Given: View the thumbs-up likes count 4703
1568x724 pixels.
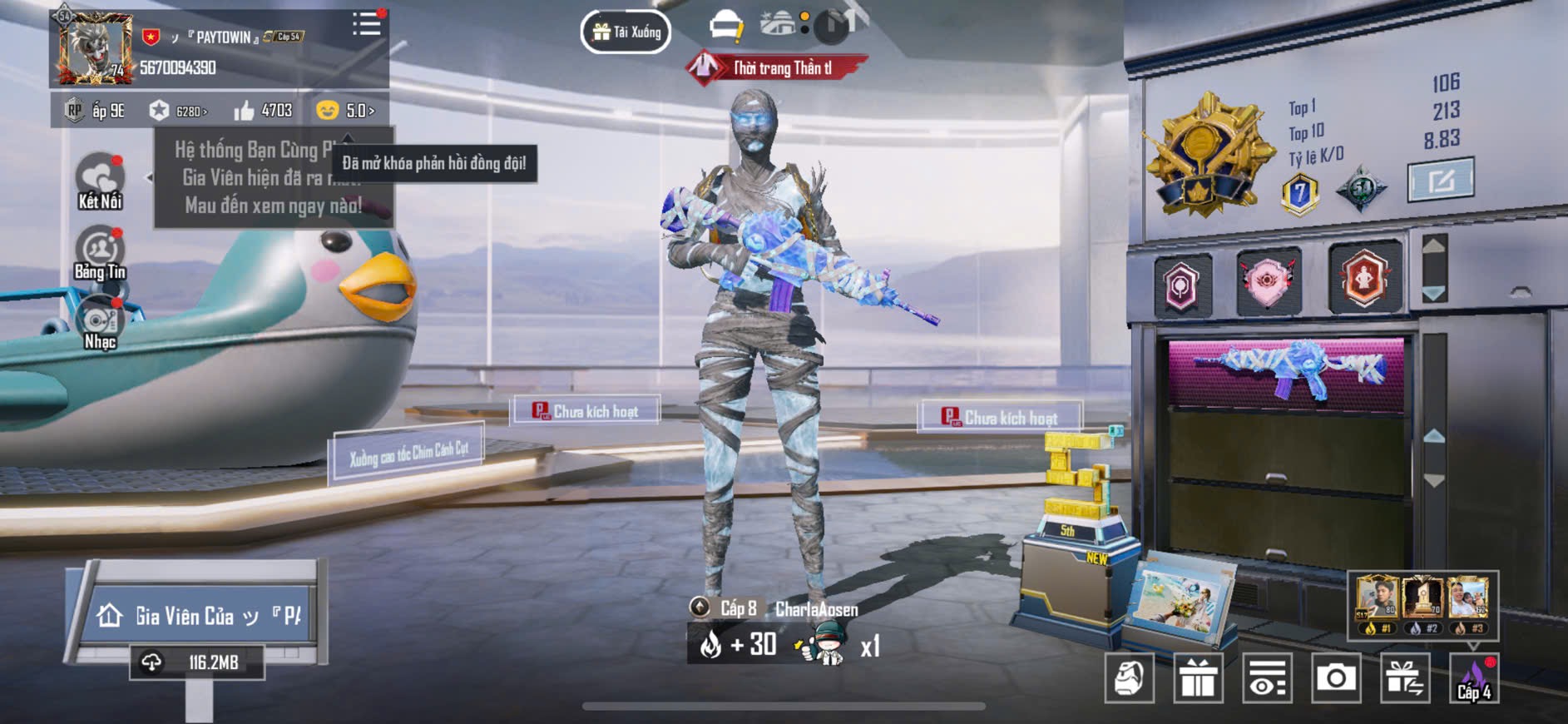Looking at the screenshot, I should (263, 111).
